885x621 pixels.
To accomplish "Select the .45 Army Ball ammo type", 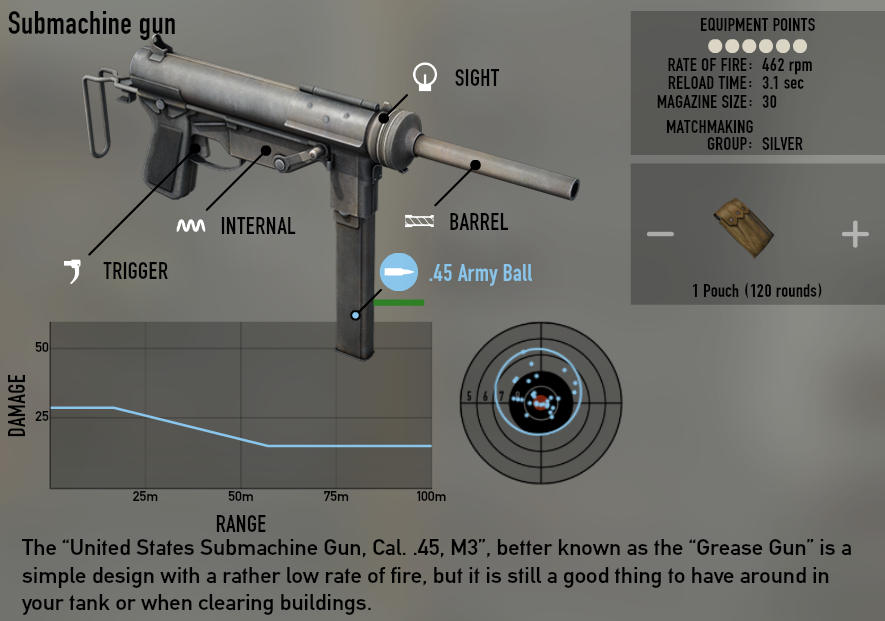I will (396, 273).
